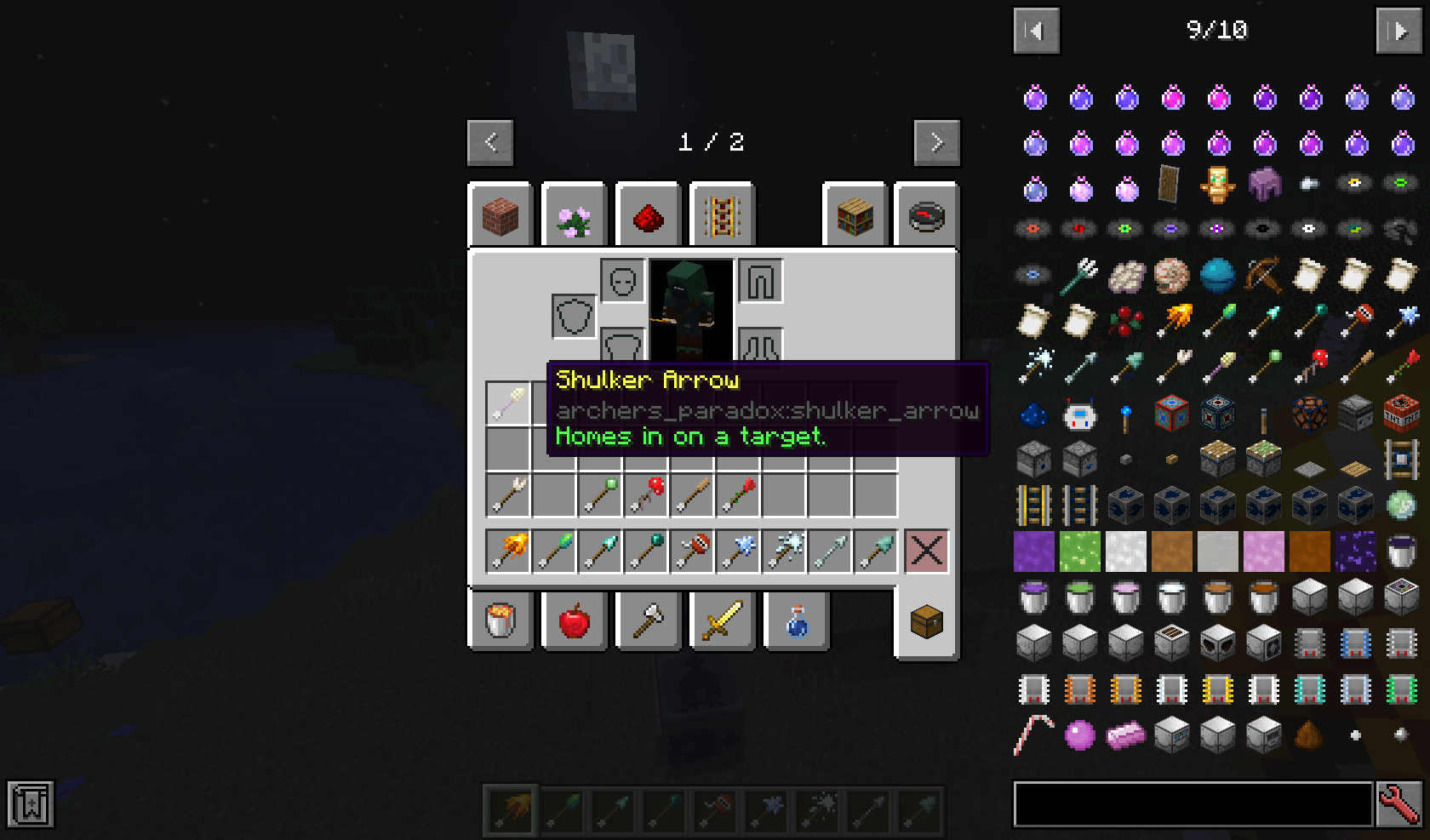The height and width of the screenshot is (840, 1430).
Task: Open the potion bottle tab
Action: (796, 621)
